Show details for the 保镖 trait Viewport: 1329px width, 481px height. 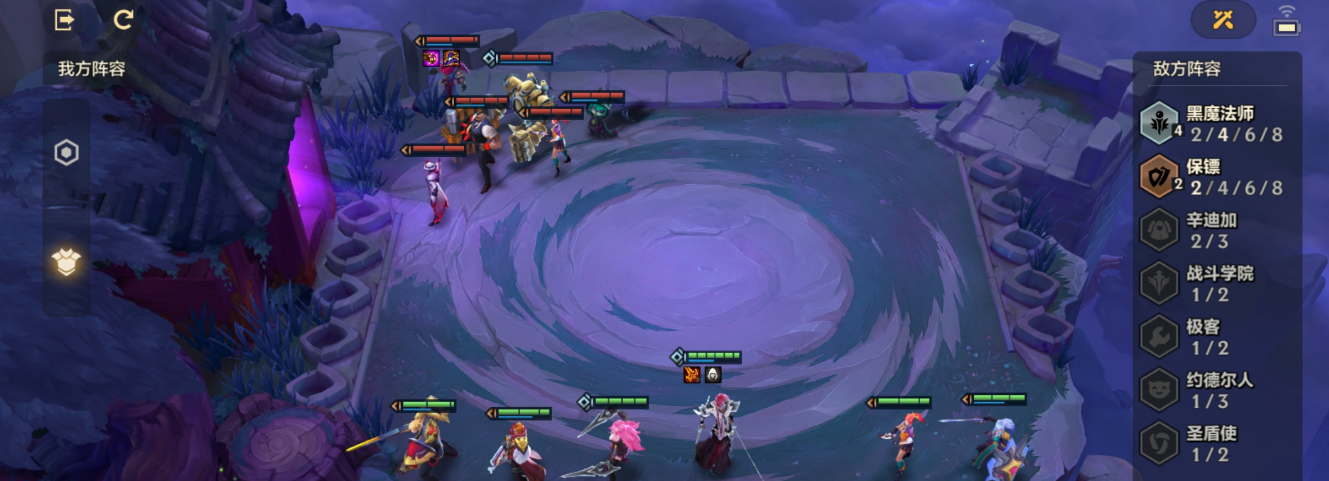1217,177
